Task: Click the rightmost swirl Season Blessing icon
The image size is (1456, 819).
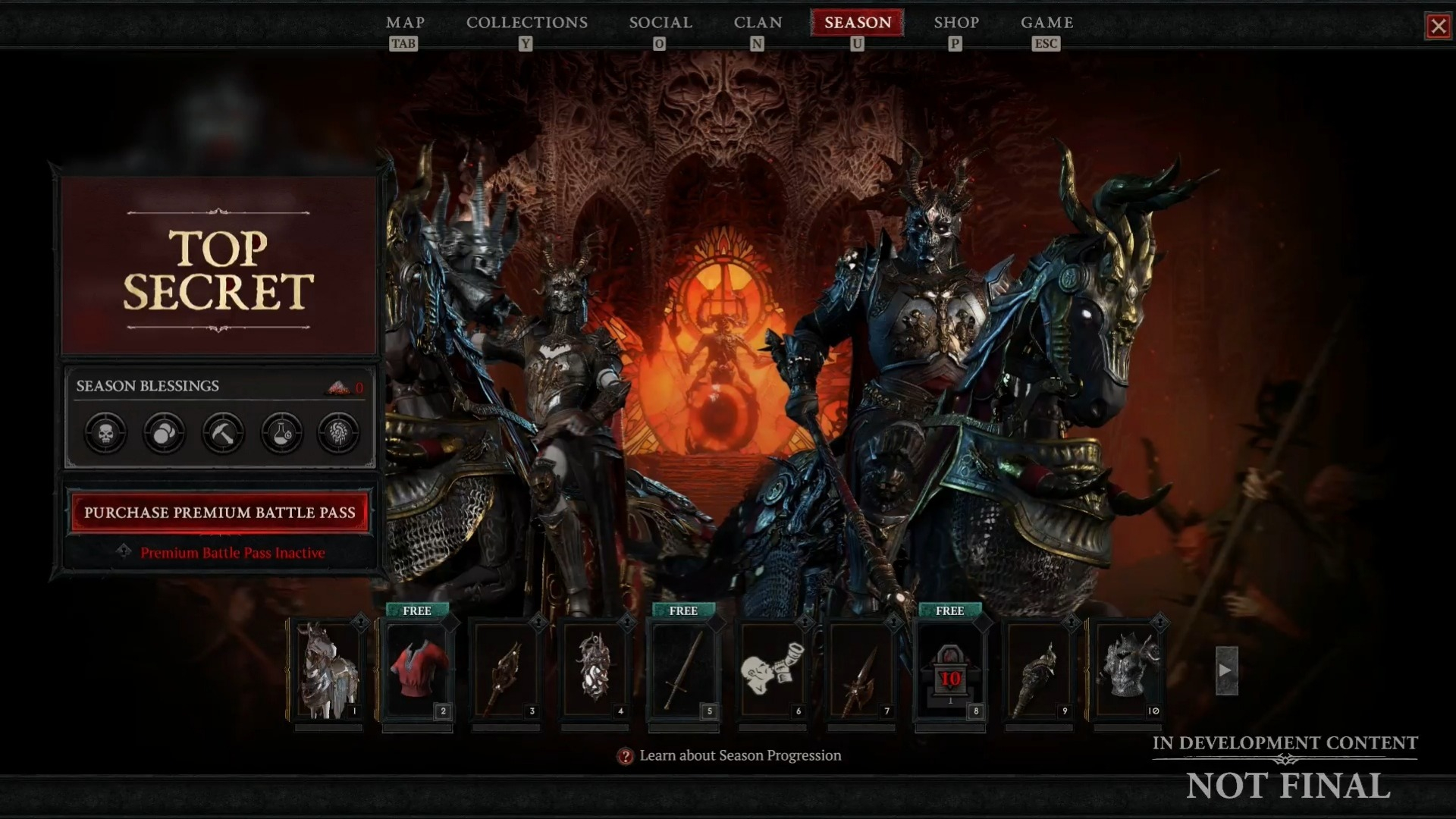Action: point(340,432)
